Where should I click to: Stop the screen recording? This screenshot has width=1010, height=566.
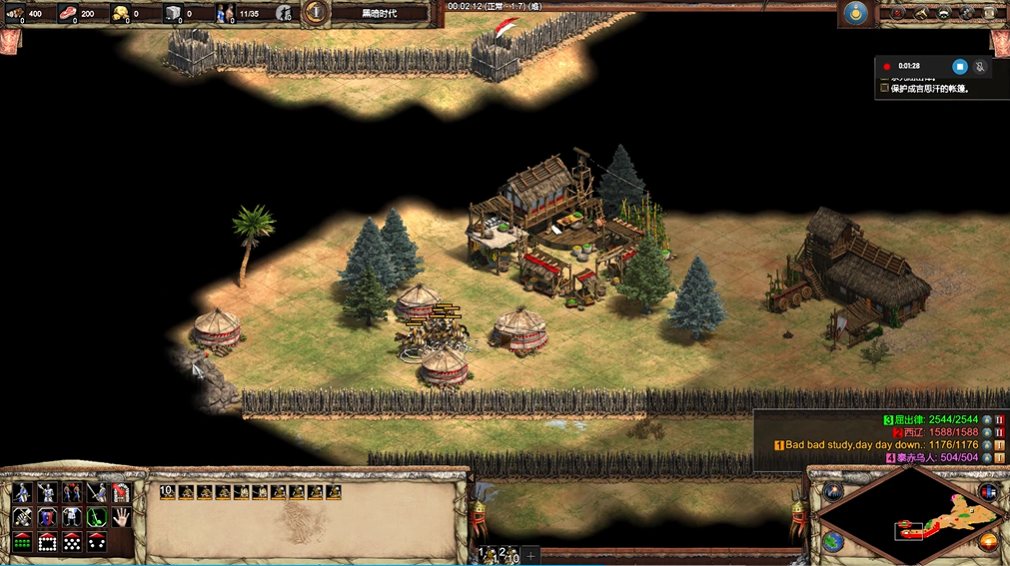pyautogui.click(x=959, y=66)
